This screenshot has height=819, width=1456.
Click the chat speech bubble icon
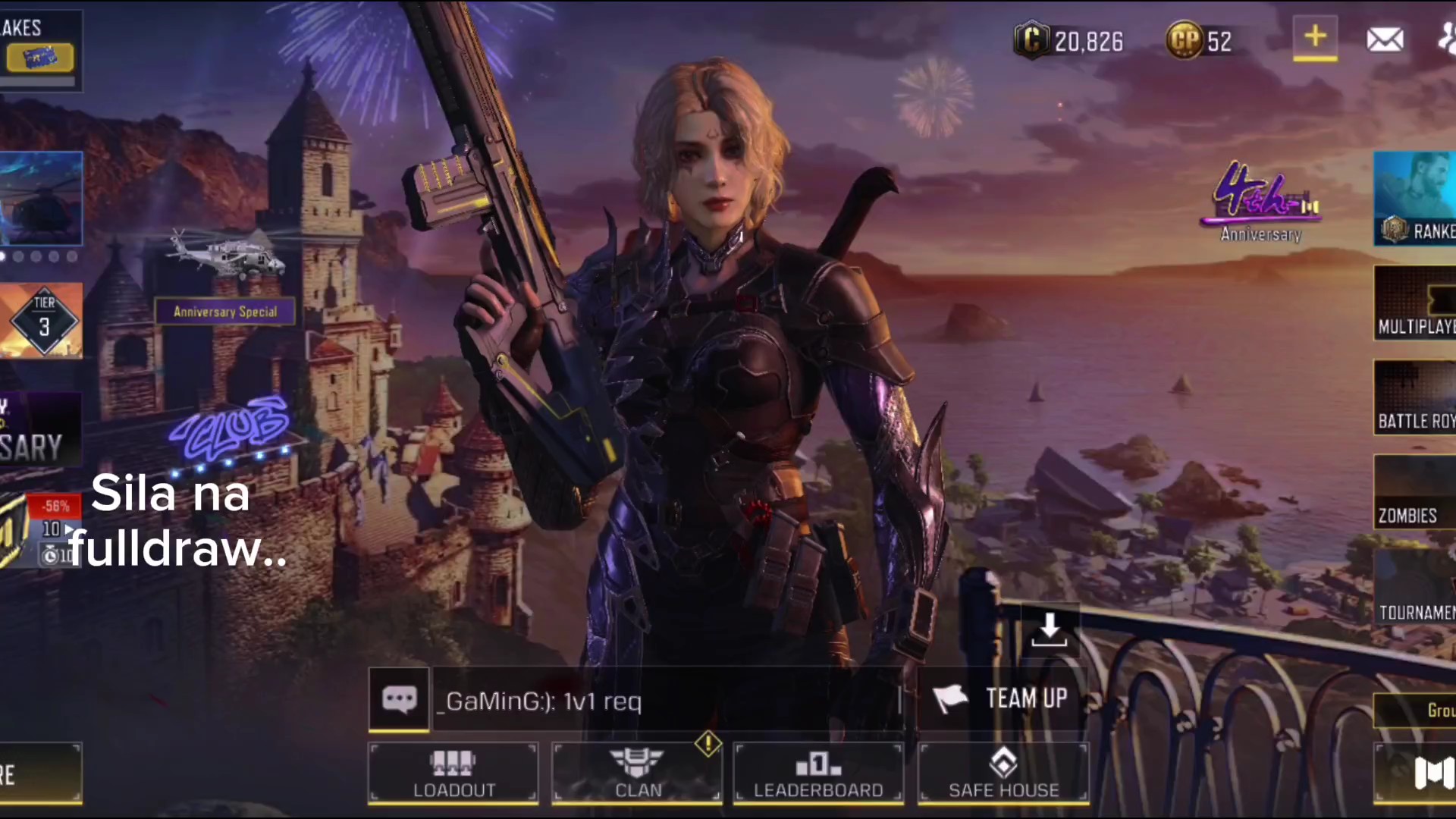point(399,699)
